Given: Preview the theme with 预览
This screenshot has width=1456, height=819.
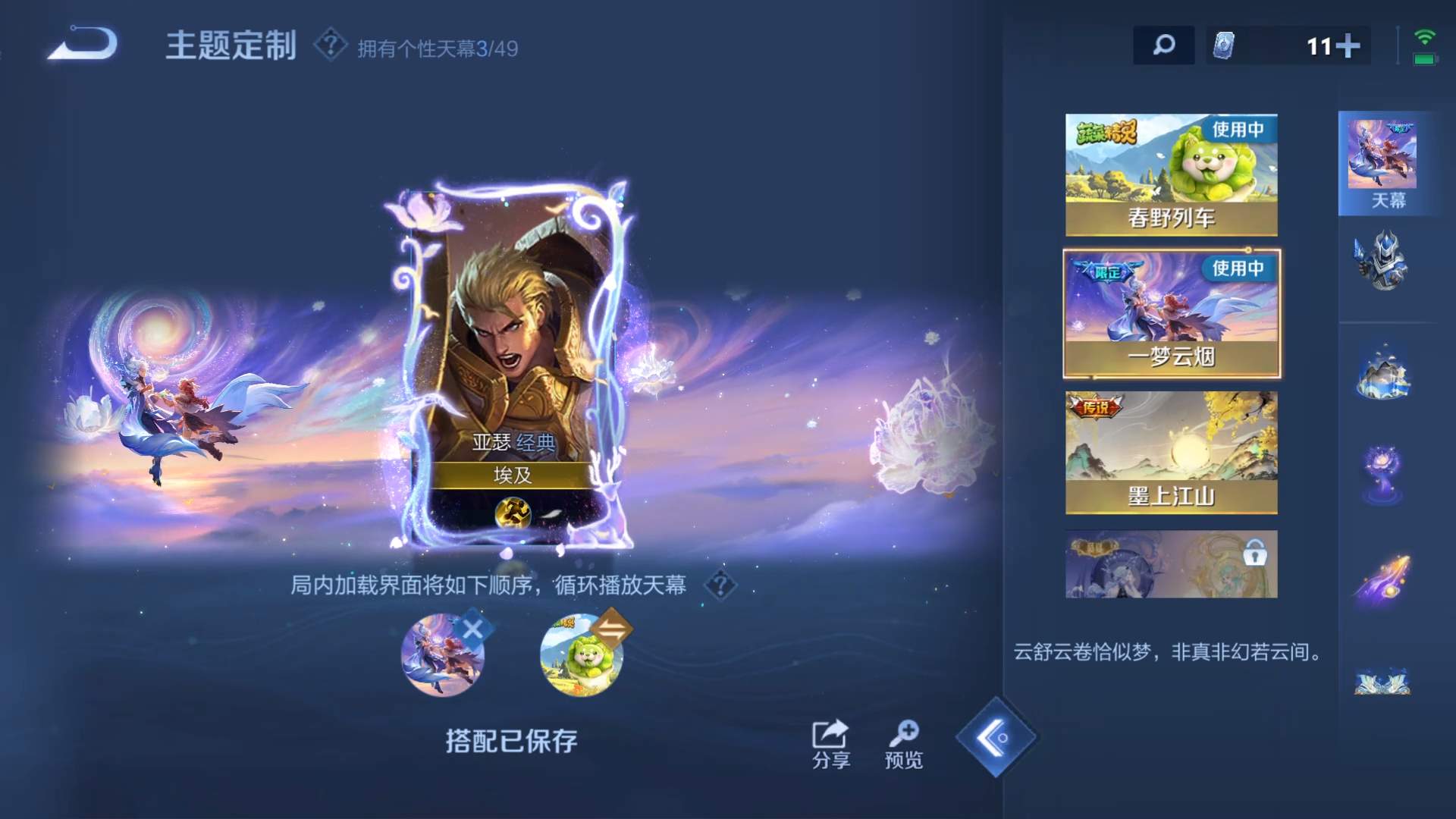Looking at the screenshot, I should pos(903,743).
